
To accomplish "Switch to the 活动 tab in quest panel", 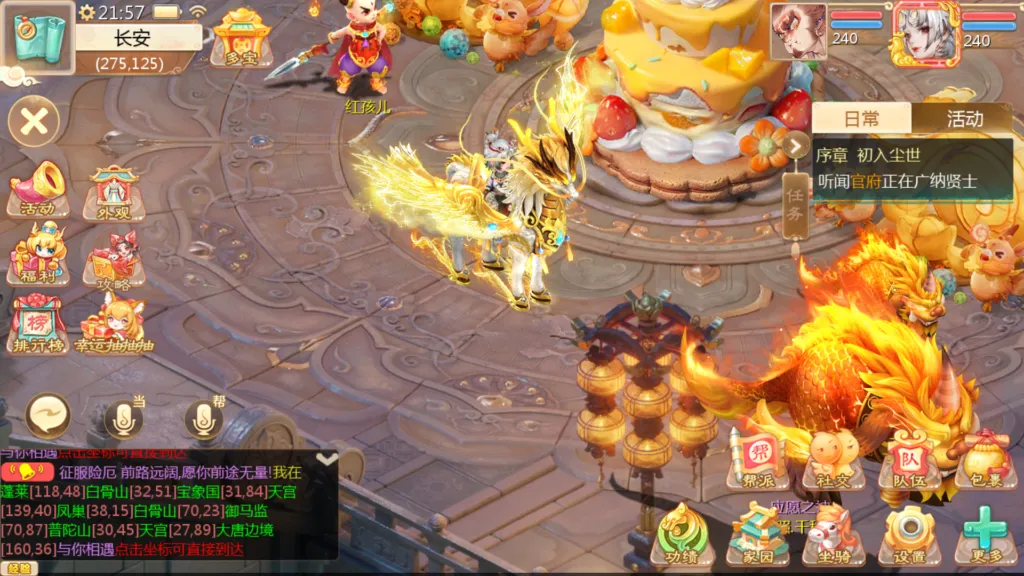I will 964,119.
